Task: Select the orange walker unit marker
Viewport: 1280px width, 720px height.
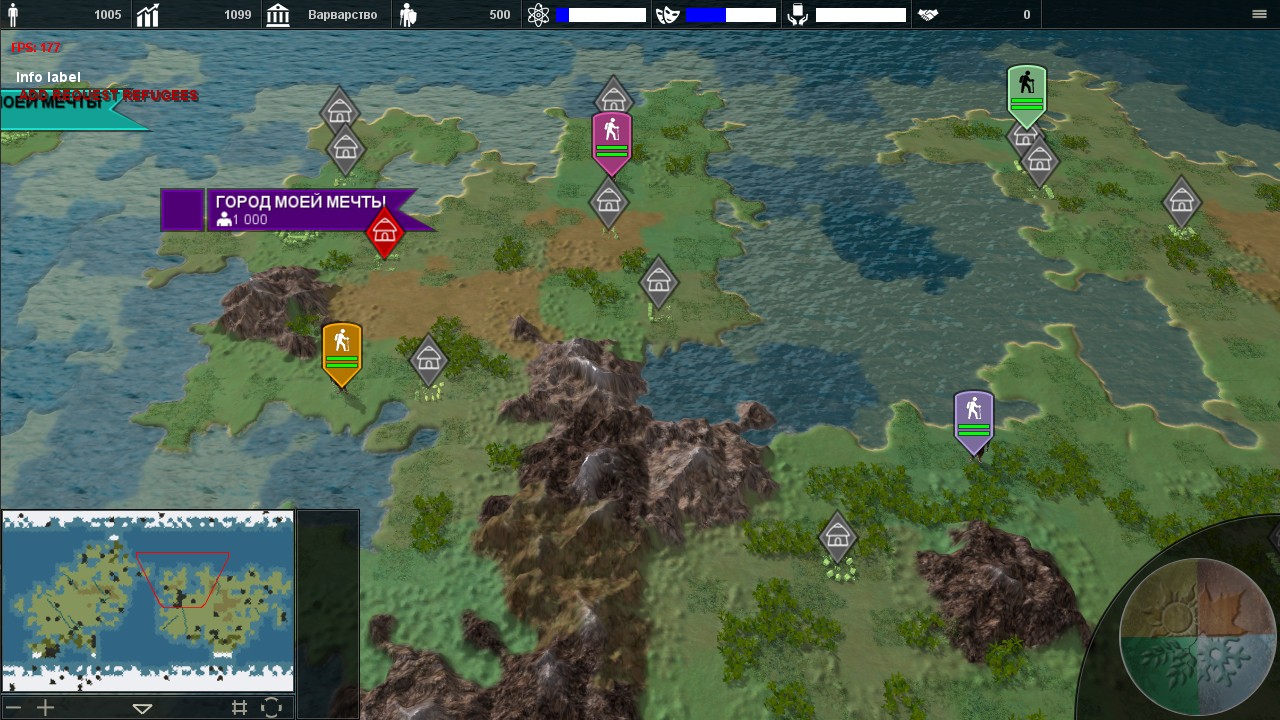Action: [x=342, y=352]
